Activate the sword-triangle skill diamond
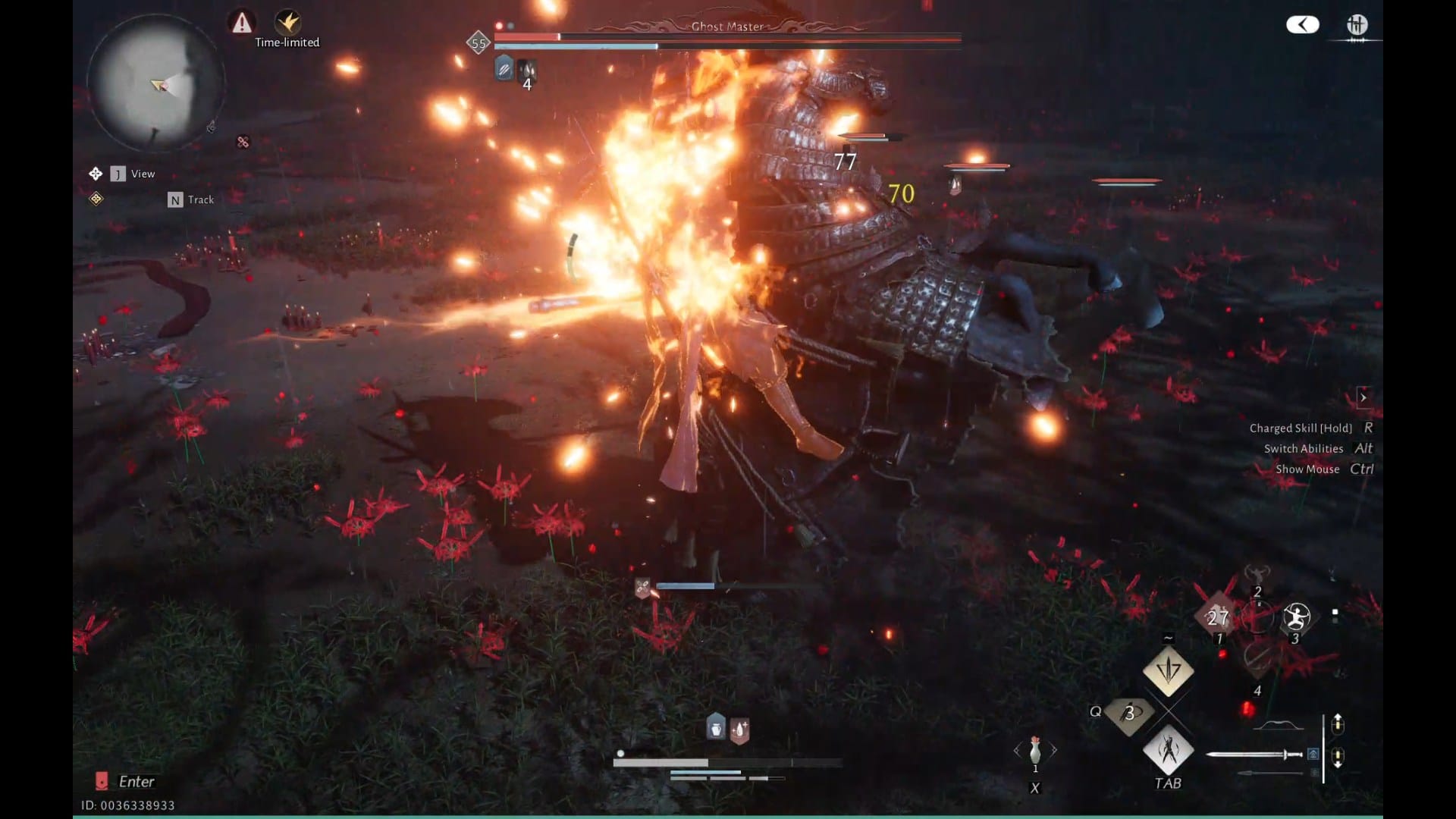The image size is (1456, 819). [1168, 670]
